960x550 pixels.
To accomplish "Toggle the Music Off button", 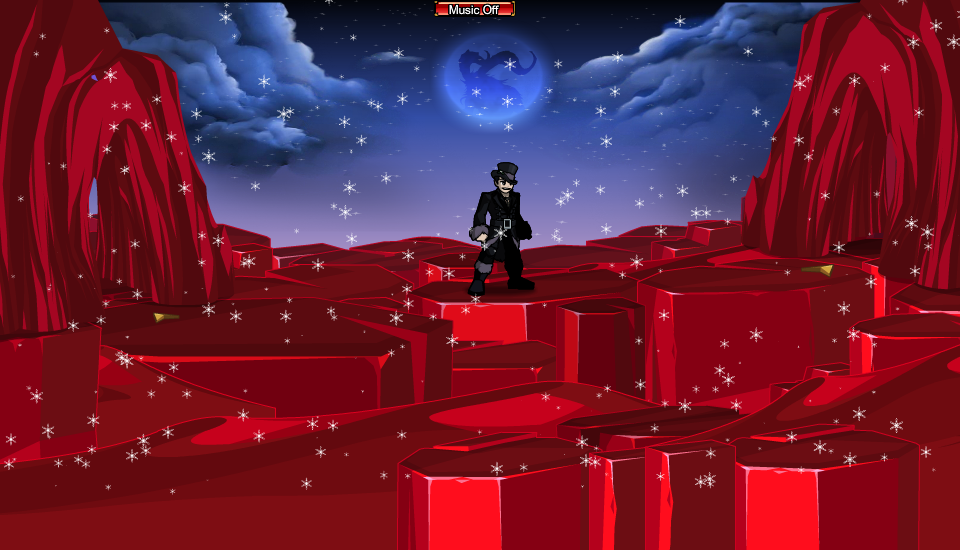I will point(475,9).
